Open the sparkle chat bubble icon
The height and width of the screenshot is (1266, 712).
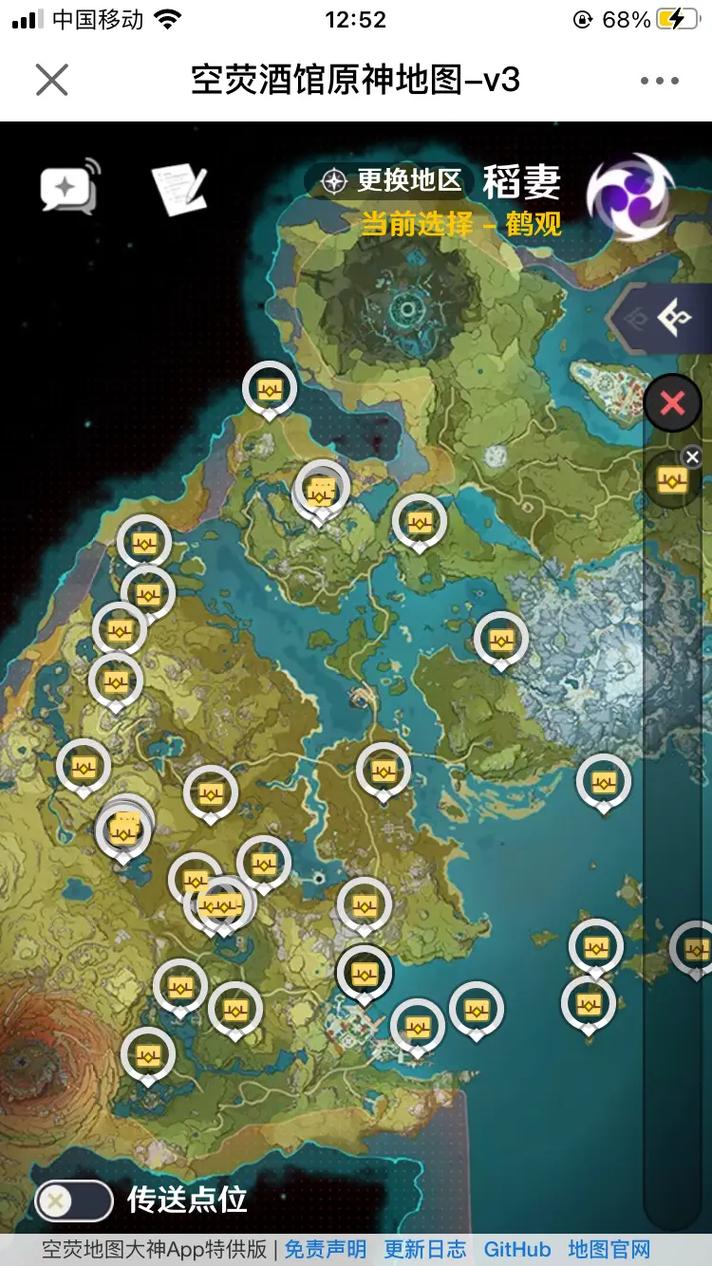70,185
